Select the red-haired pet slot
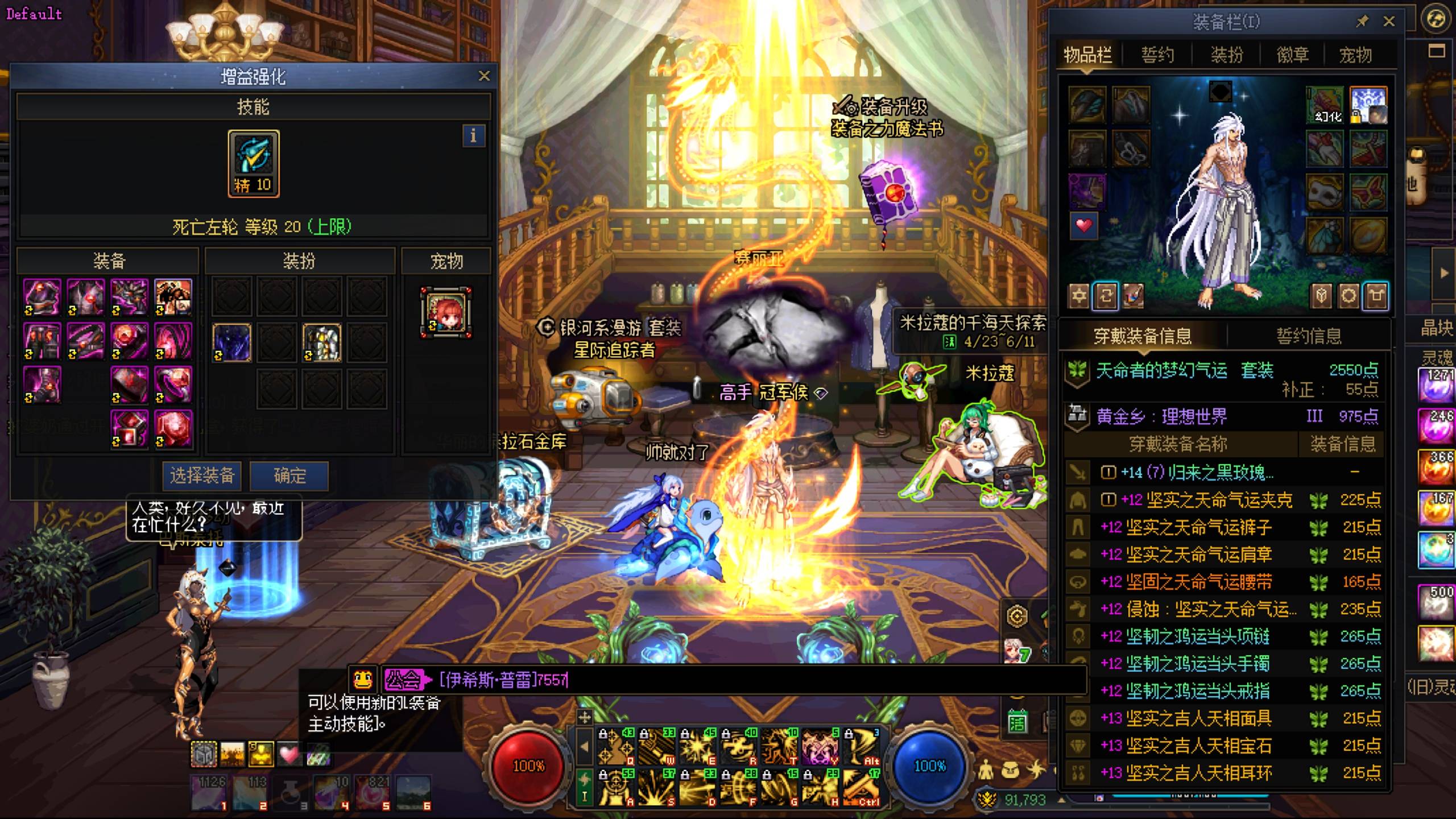 click(x=446, y=312)
